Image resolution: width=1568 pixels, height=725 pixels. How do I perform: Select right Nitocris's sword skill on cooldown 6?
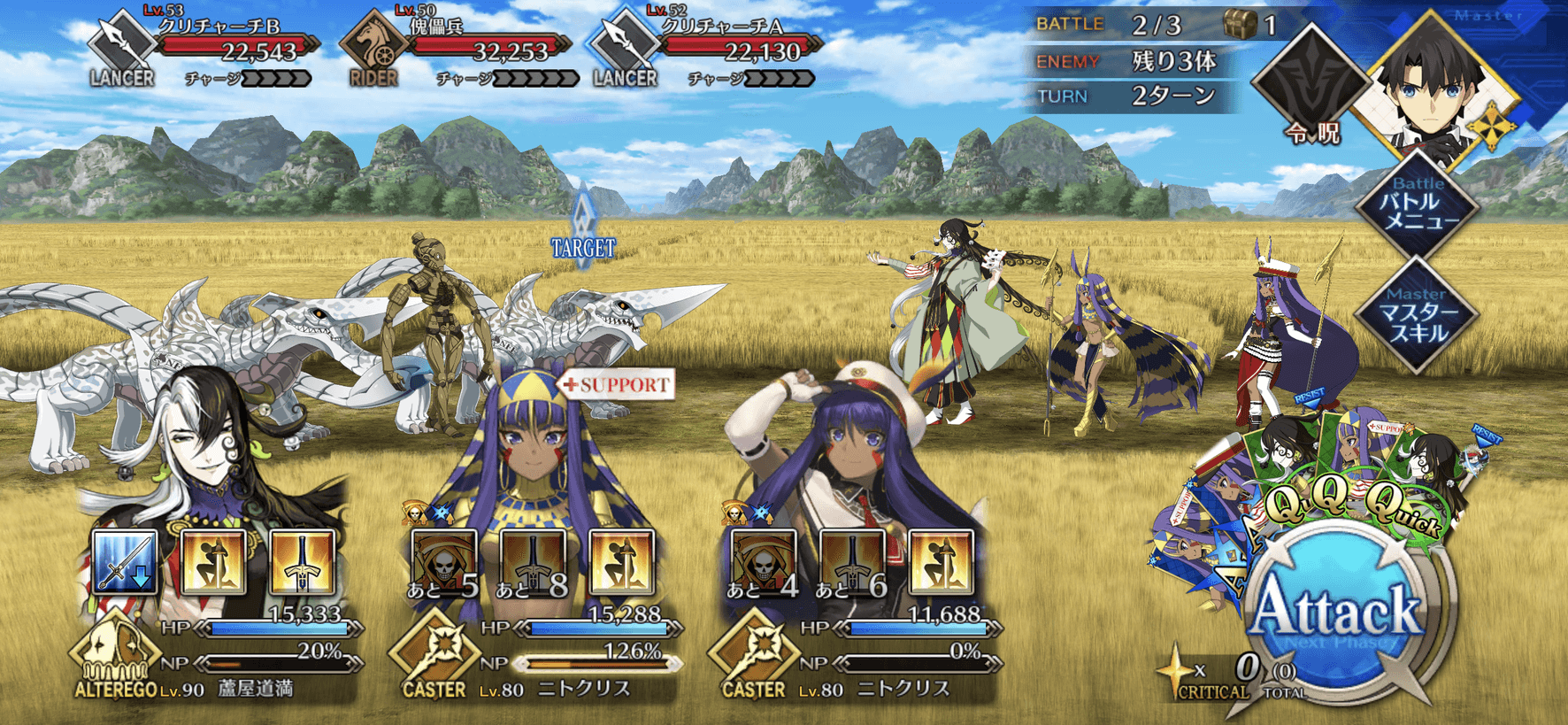pos(851,562)
